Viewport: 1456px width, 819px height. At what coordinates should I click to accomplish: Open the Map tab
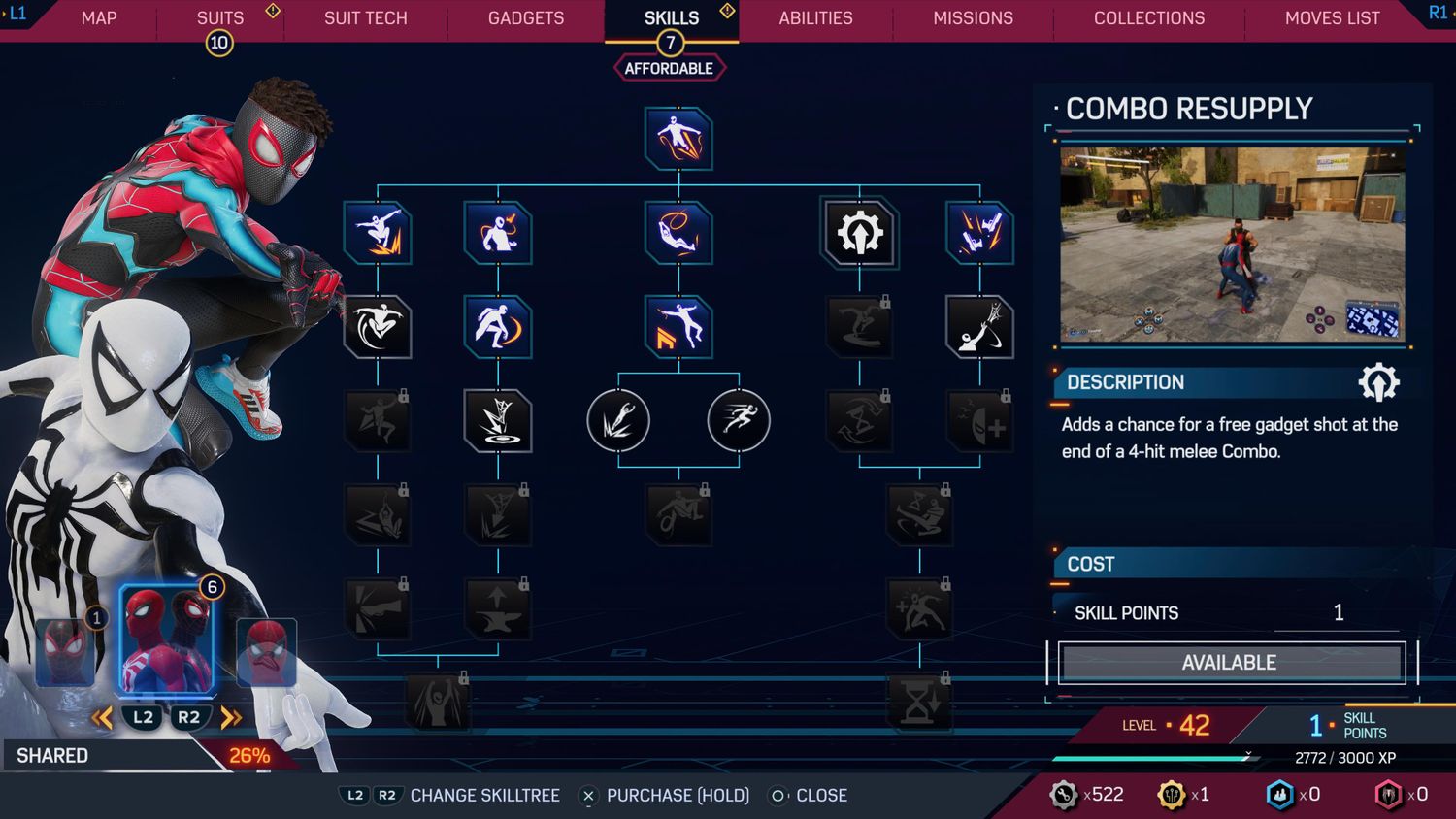(x=99, y=18)
